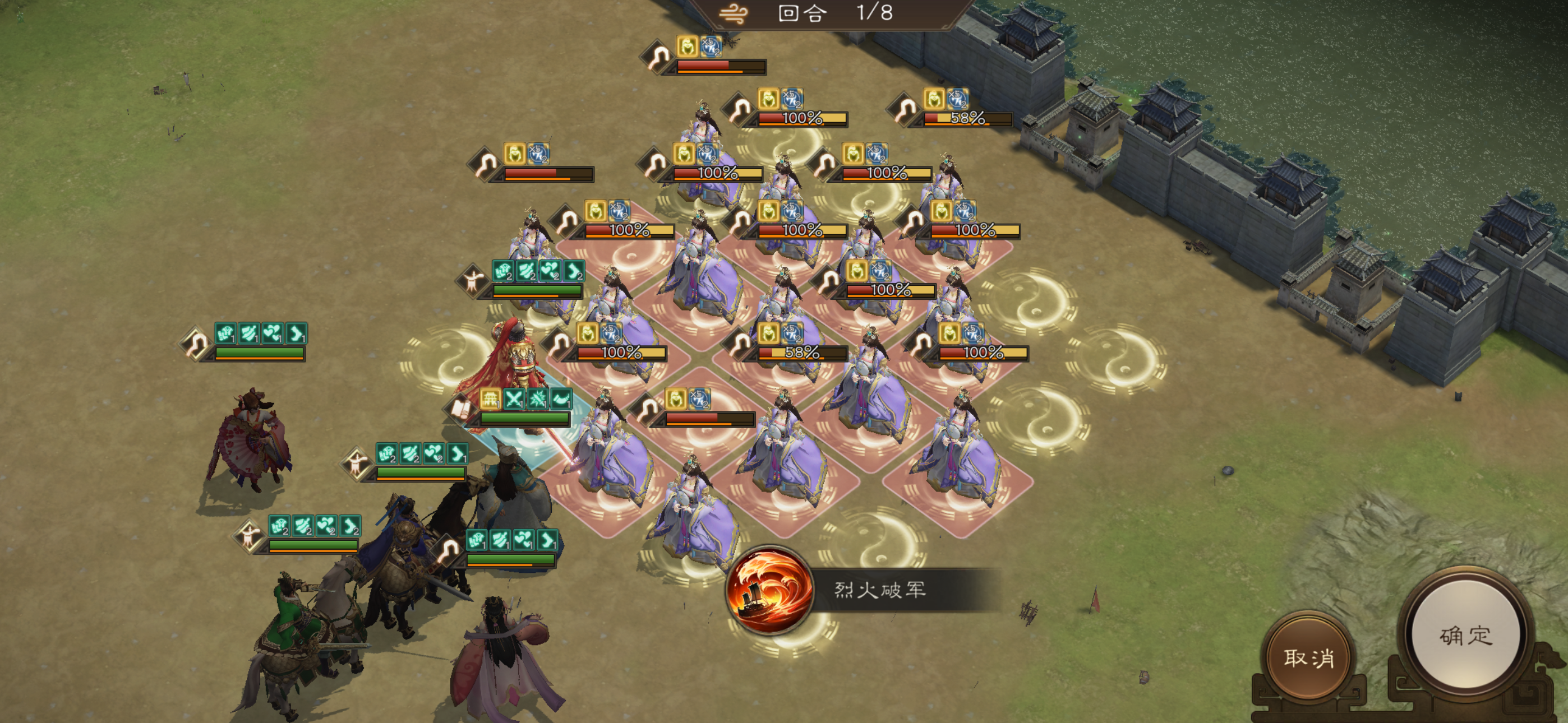Click the golden building buff icon on the general
This screenshot has height=723, width=1568.
click(x=490, y=399)
